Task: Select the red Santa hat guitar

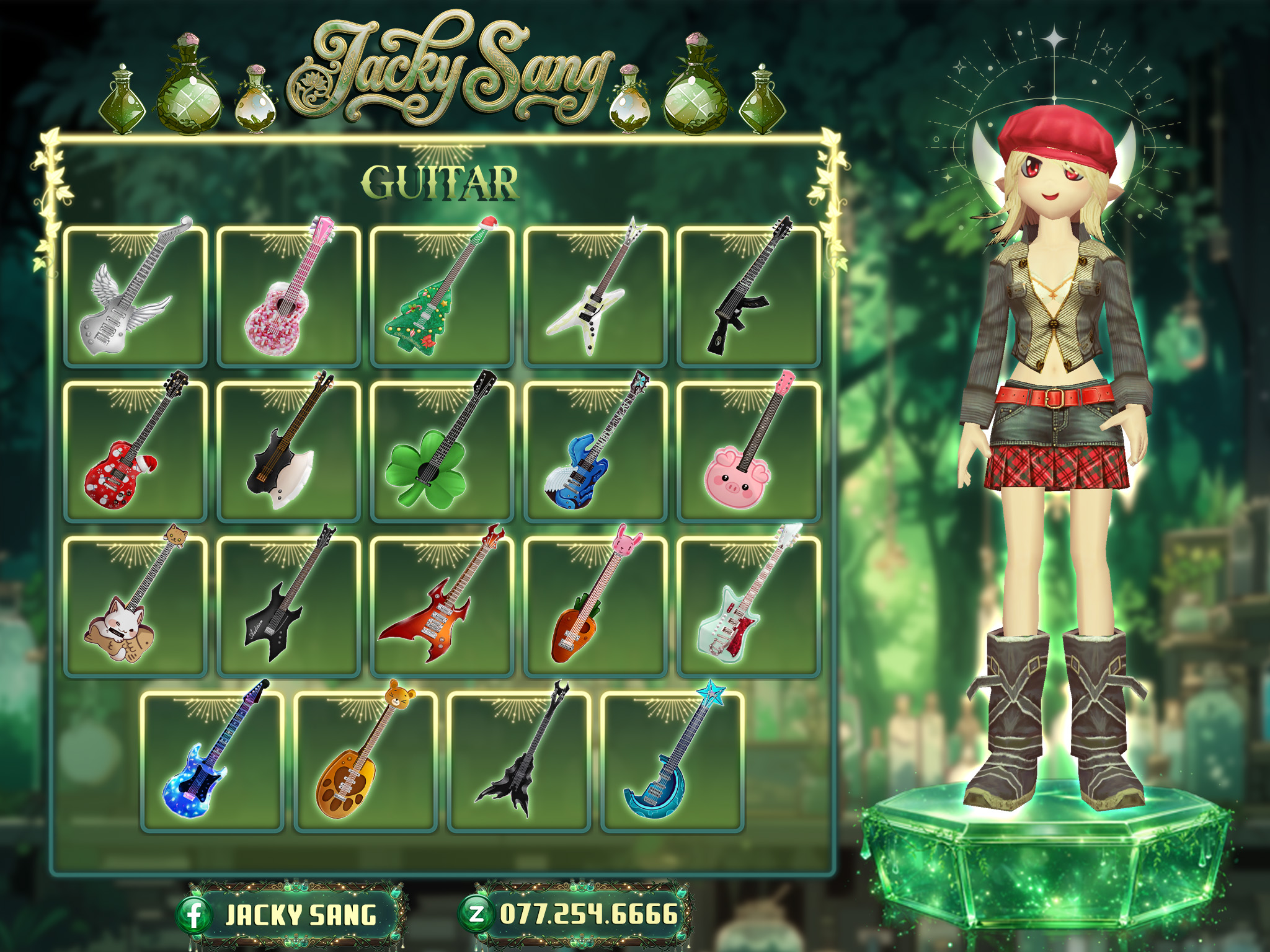Action: [x=135, y=451]
